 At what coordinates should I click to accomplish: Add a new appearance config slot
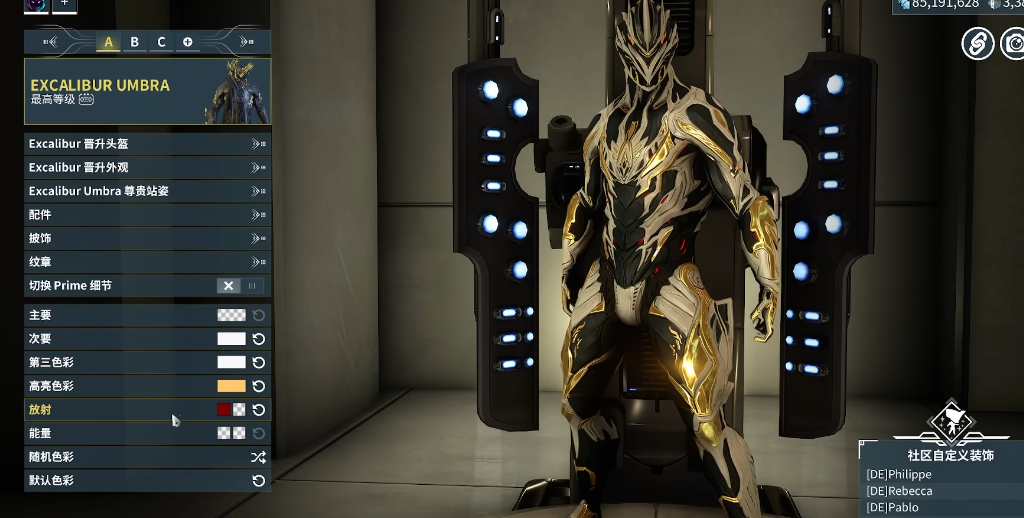pyautogui.click(x=188, y=42)
